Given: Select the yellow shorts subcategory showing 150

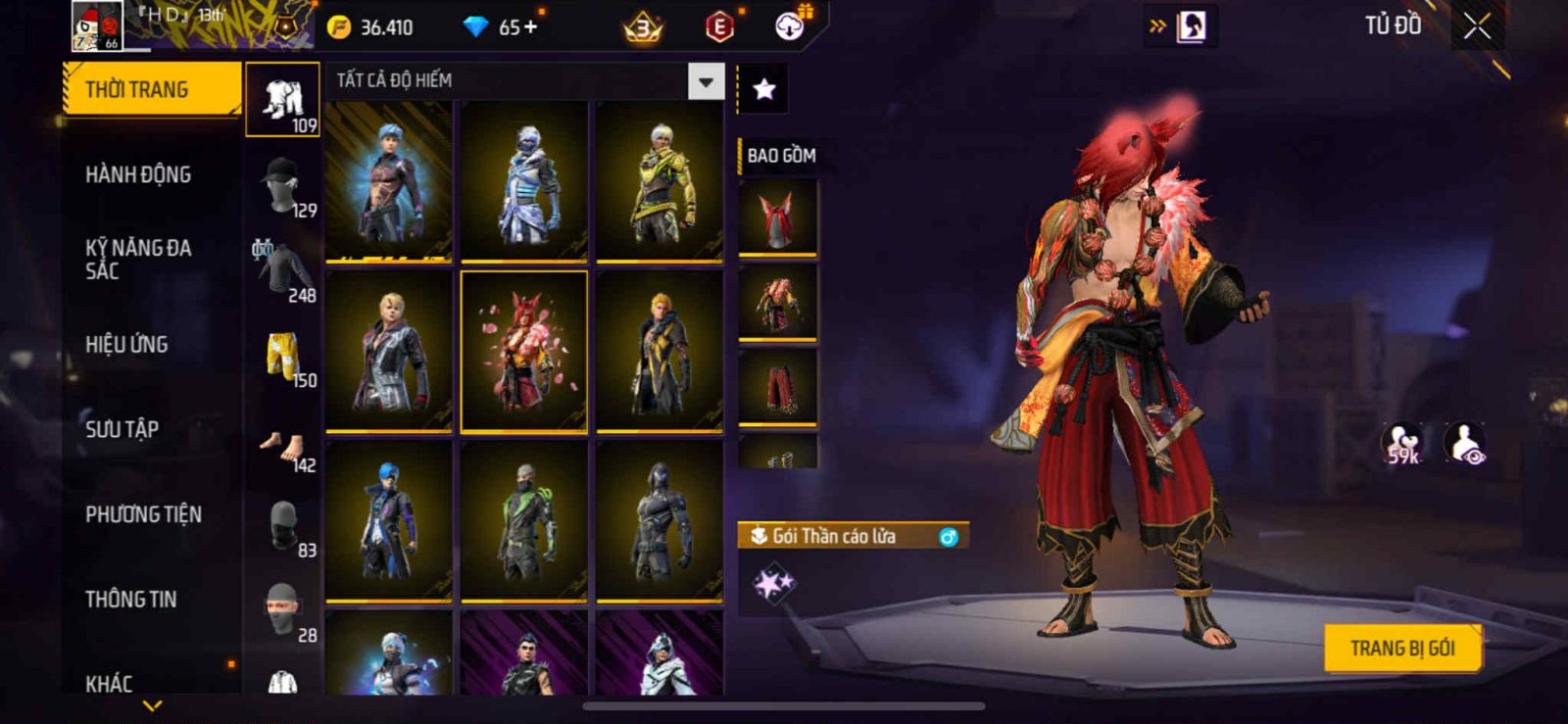Looking at the screenshot, I should tap(283, 360).
